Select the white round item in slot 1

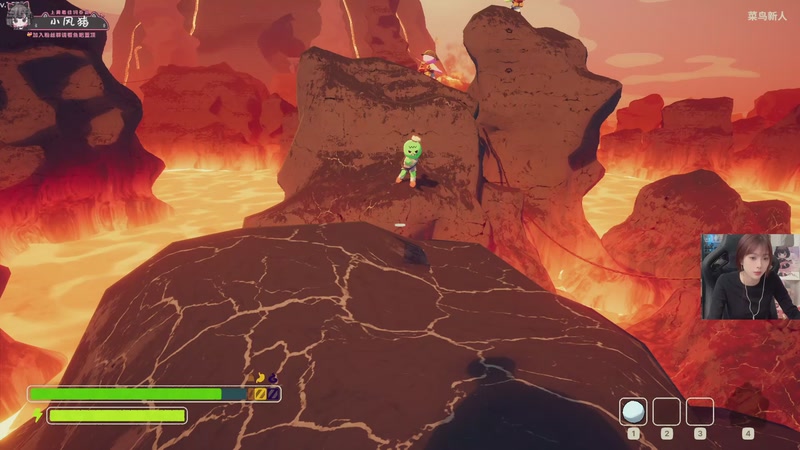click(632, 411)
